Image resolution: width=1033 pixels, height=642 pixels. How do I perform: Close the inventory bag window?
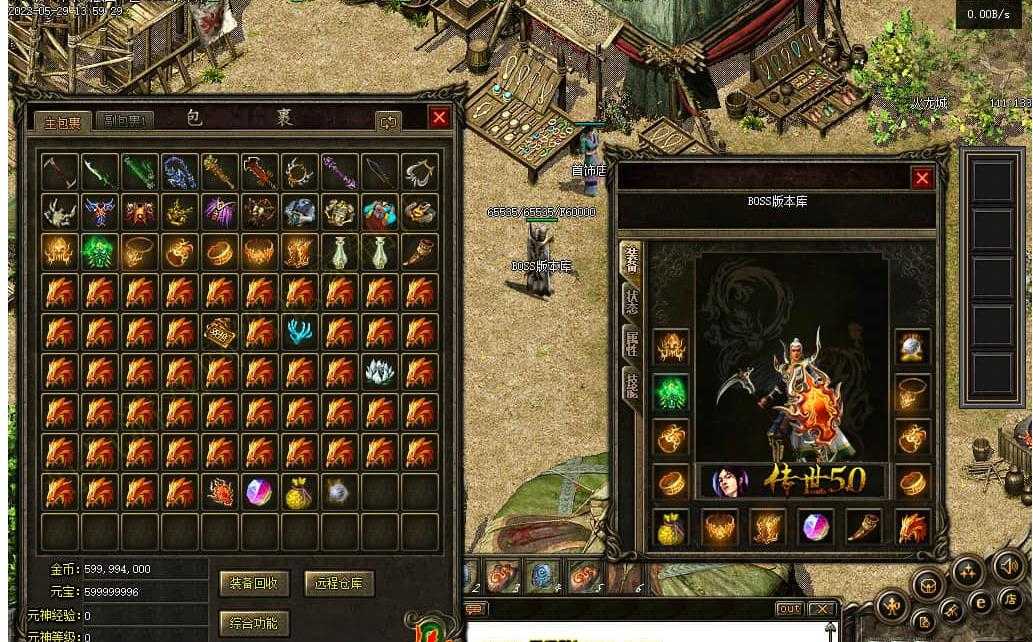point(439,117)
